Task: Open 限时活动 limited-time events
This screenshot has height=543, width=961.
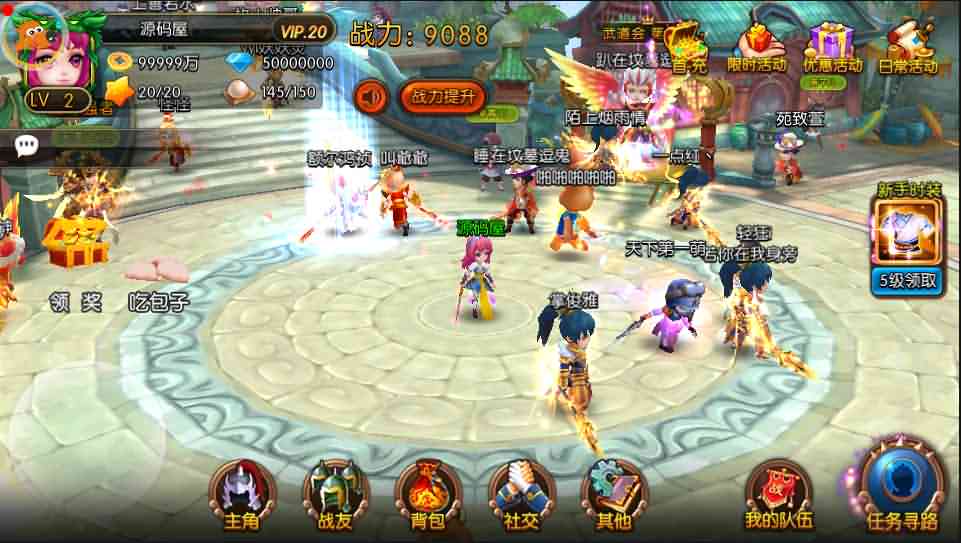Action: tap(756, 47)
